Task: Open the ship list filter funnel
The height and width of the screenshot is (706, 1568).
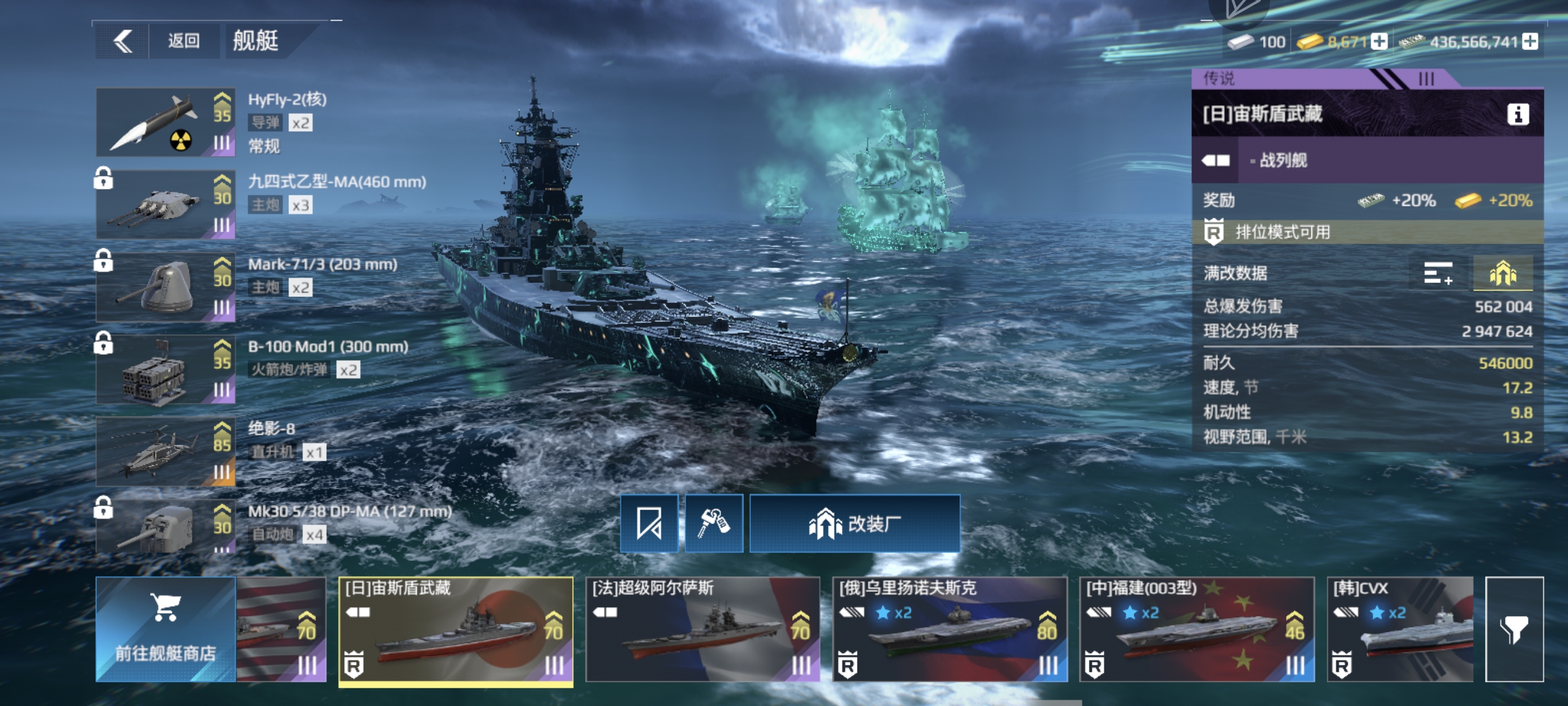Action: 1514,630
